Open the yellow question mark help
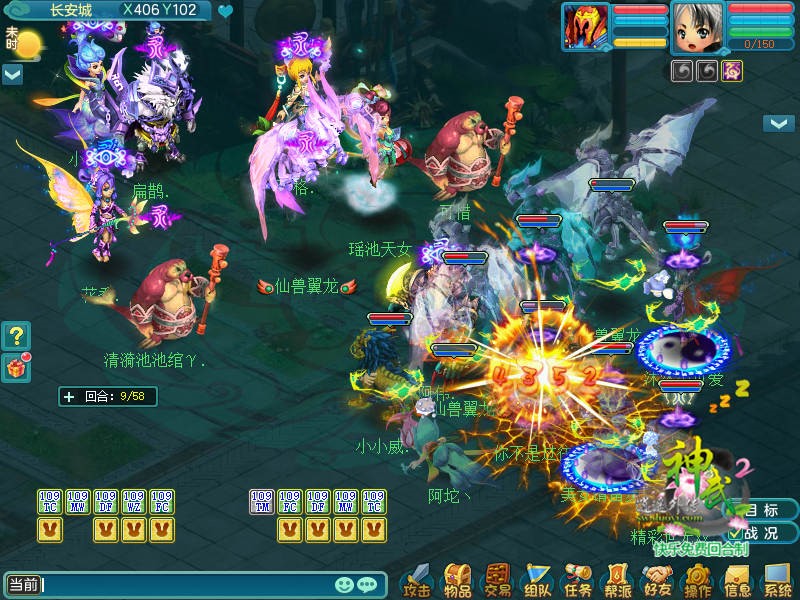 tap(16, 335)
